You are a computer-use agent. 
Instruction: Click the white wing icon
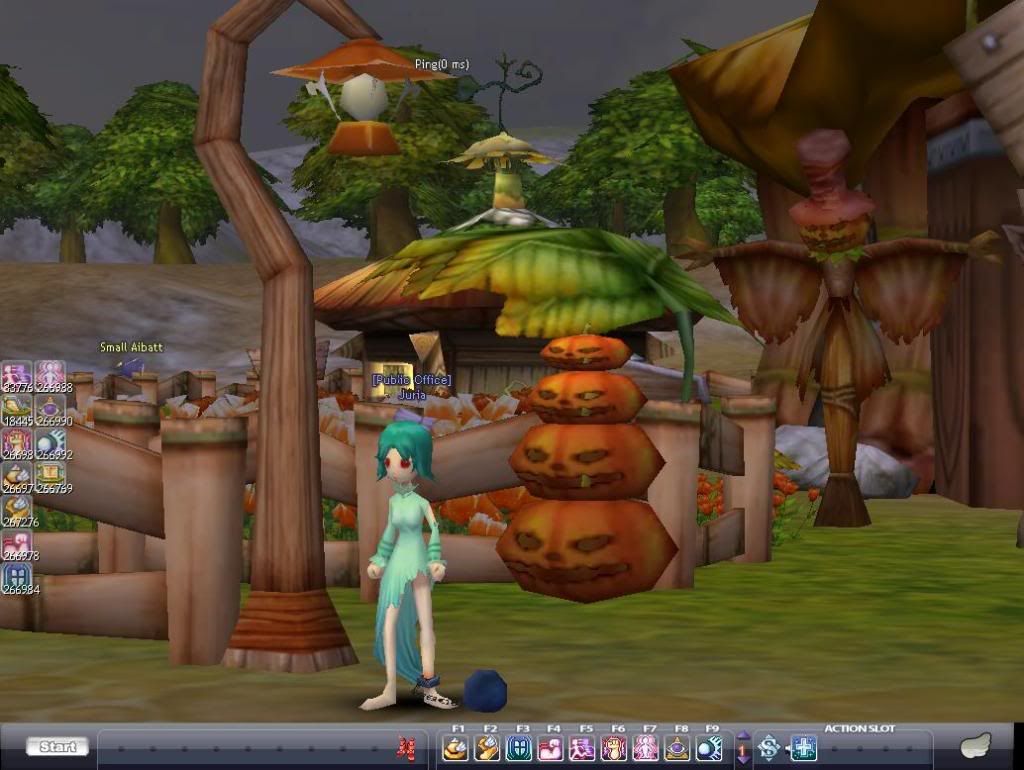[974, 746]
